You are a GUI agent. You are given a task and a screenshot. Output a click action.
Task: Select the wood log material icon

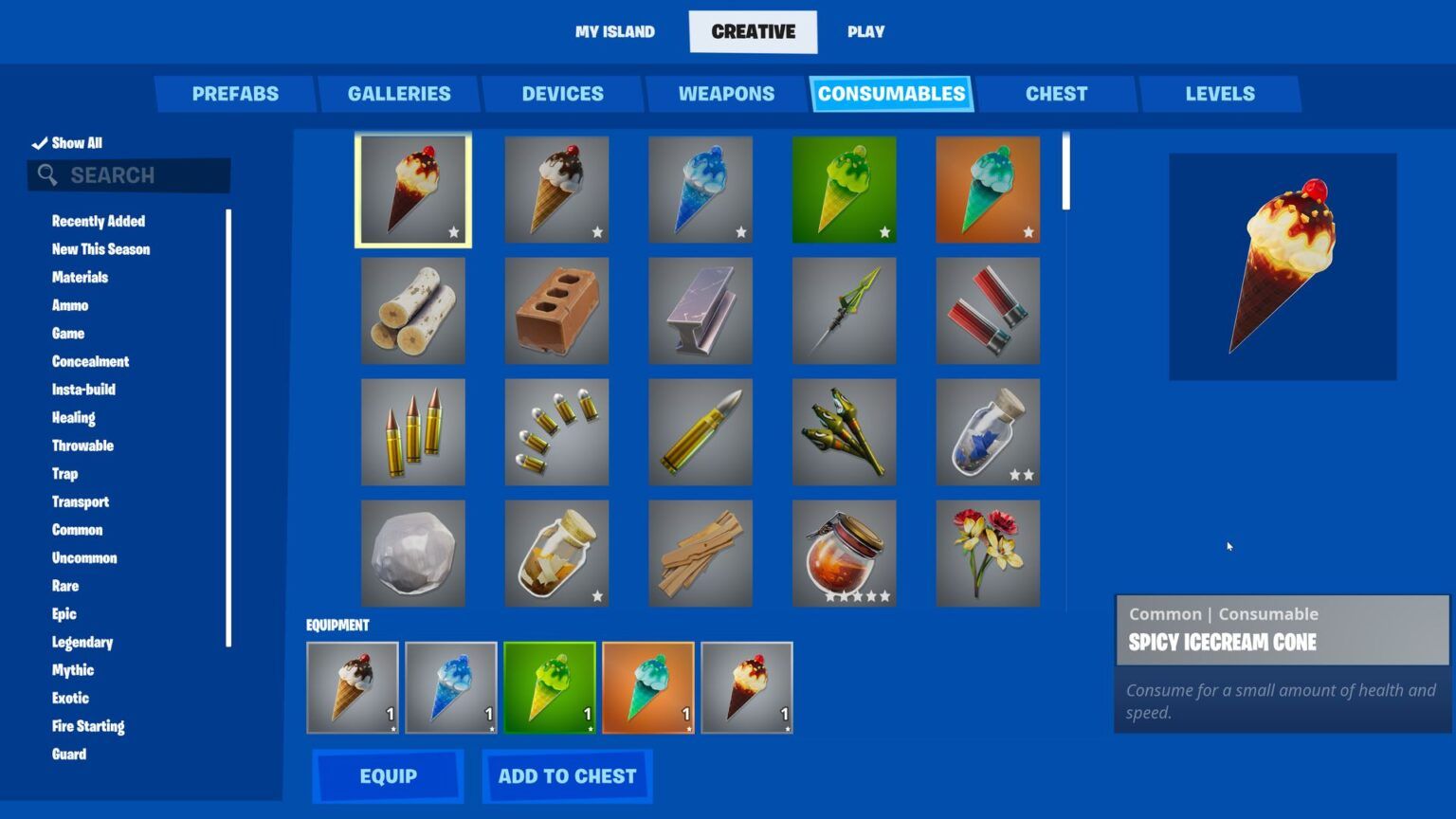(x=412, y=310)
